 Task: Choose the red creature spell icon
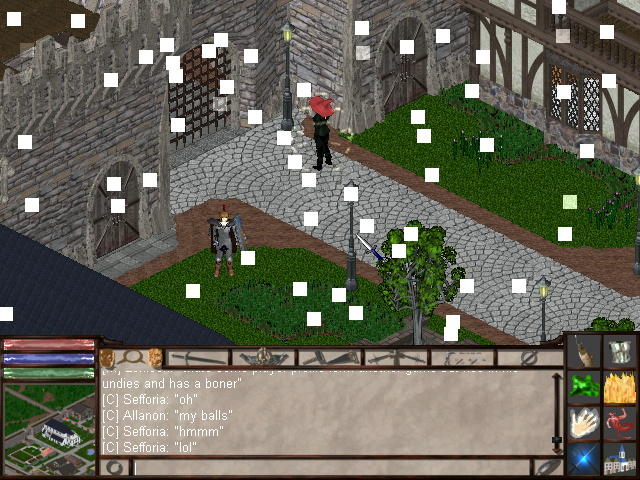tap(621, 422)
